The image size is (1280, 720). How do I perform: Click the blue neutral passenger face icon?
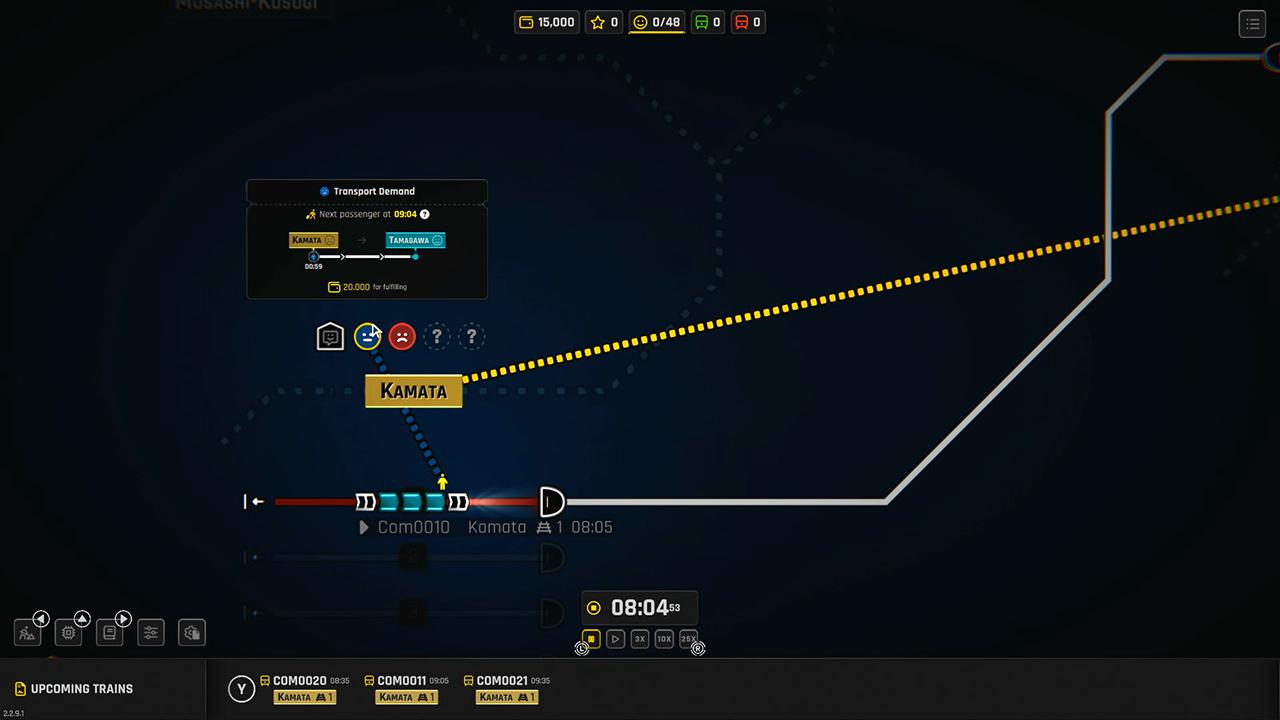coord(366,336)
